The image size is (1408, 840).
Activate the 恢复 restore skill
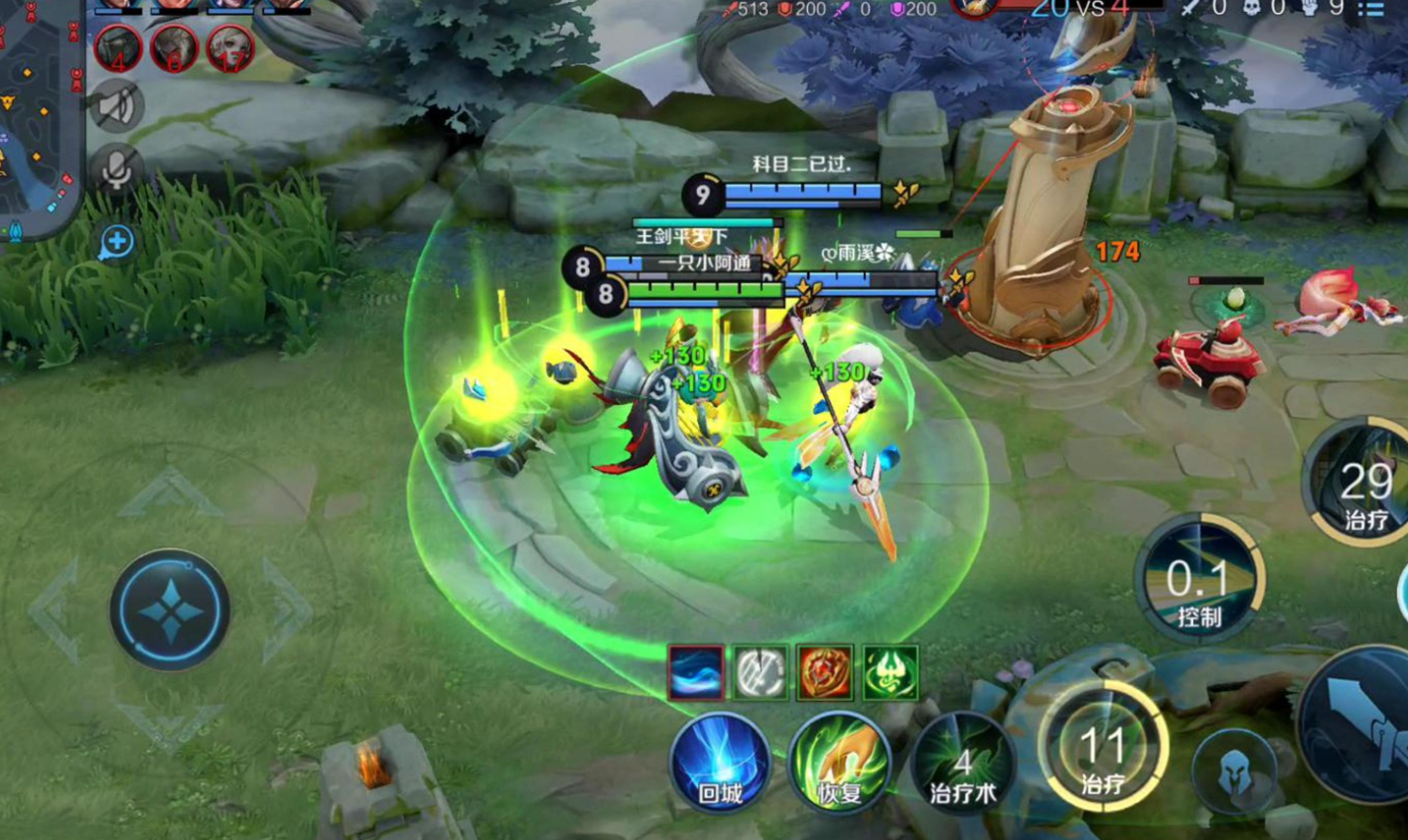point(839,763)
